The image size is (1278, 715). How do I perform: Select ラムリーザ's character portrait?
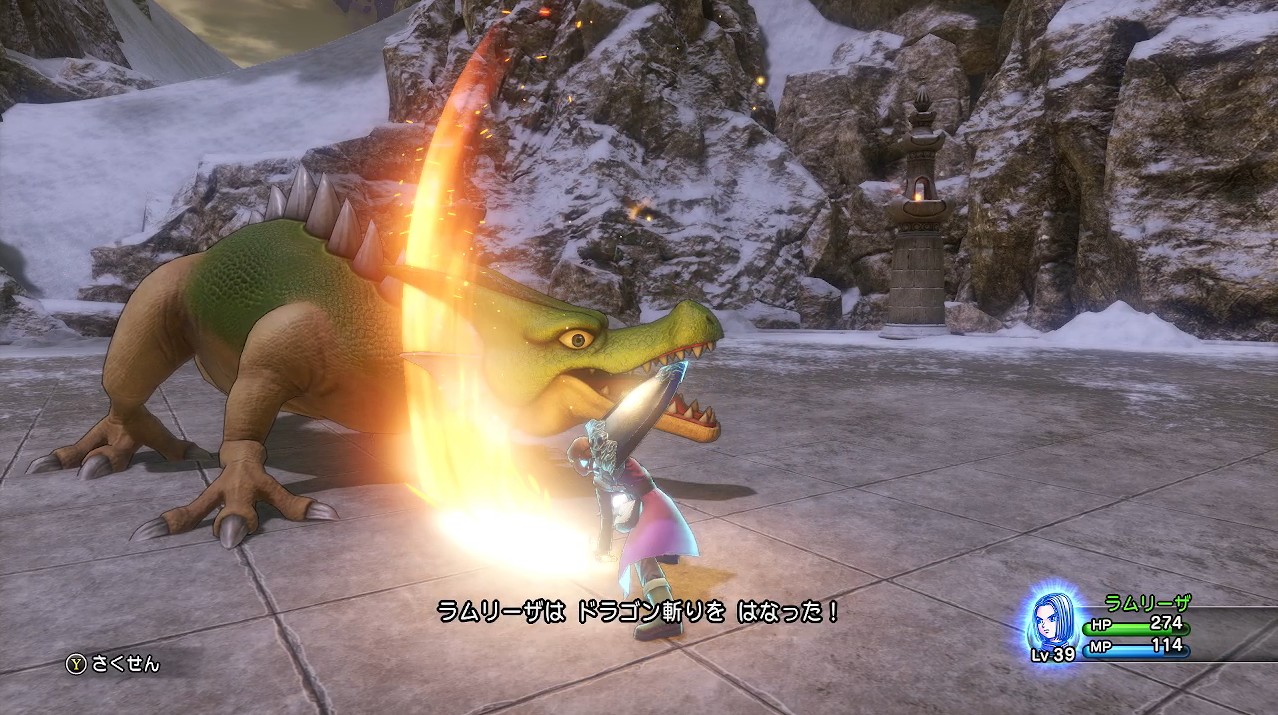(1055, 622)
